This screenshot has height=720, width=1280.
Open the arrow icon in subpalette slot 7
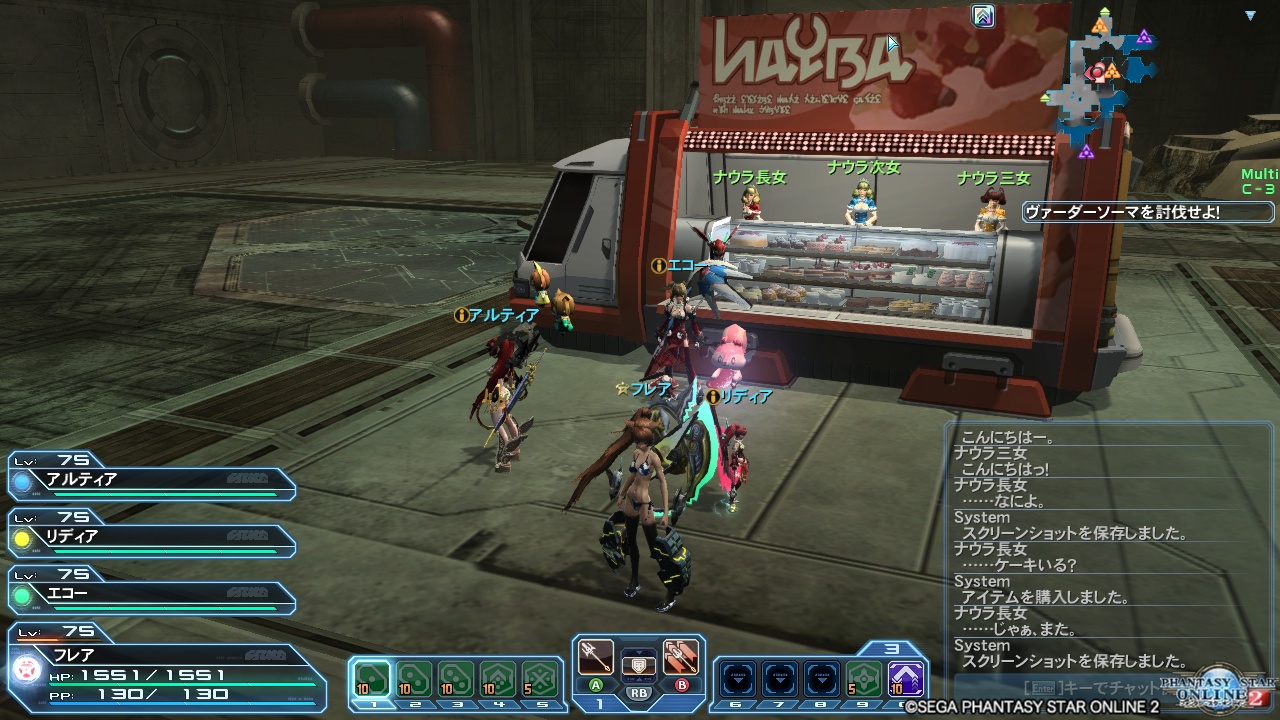click(779, 676)
